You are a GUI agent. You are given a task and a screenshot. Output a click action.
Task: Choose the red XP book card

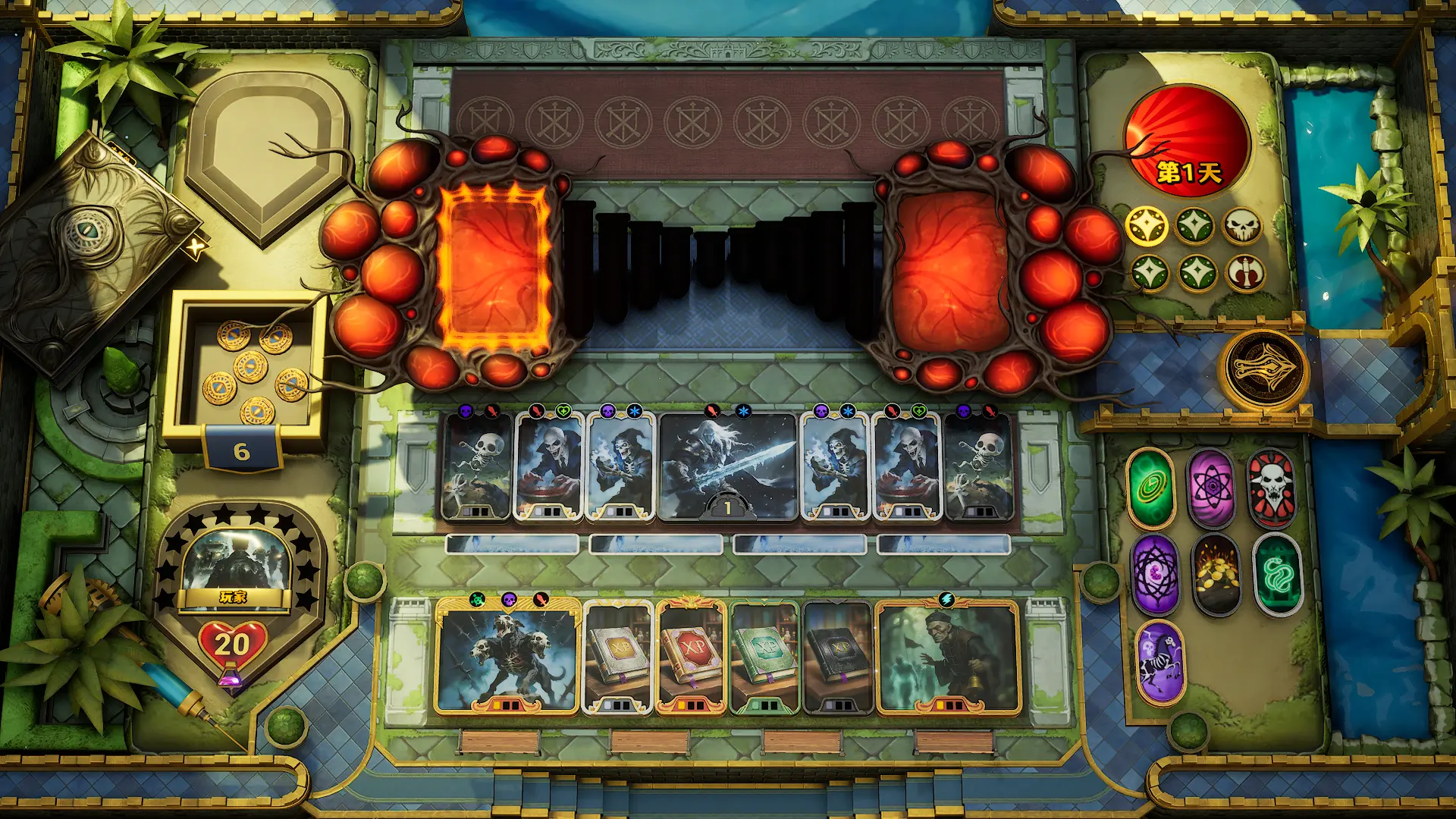pos(691,658)
